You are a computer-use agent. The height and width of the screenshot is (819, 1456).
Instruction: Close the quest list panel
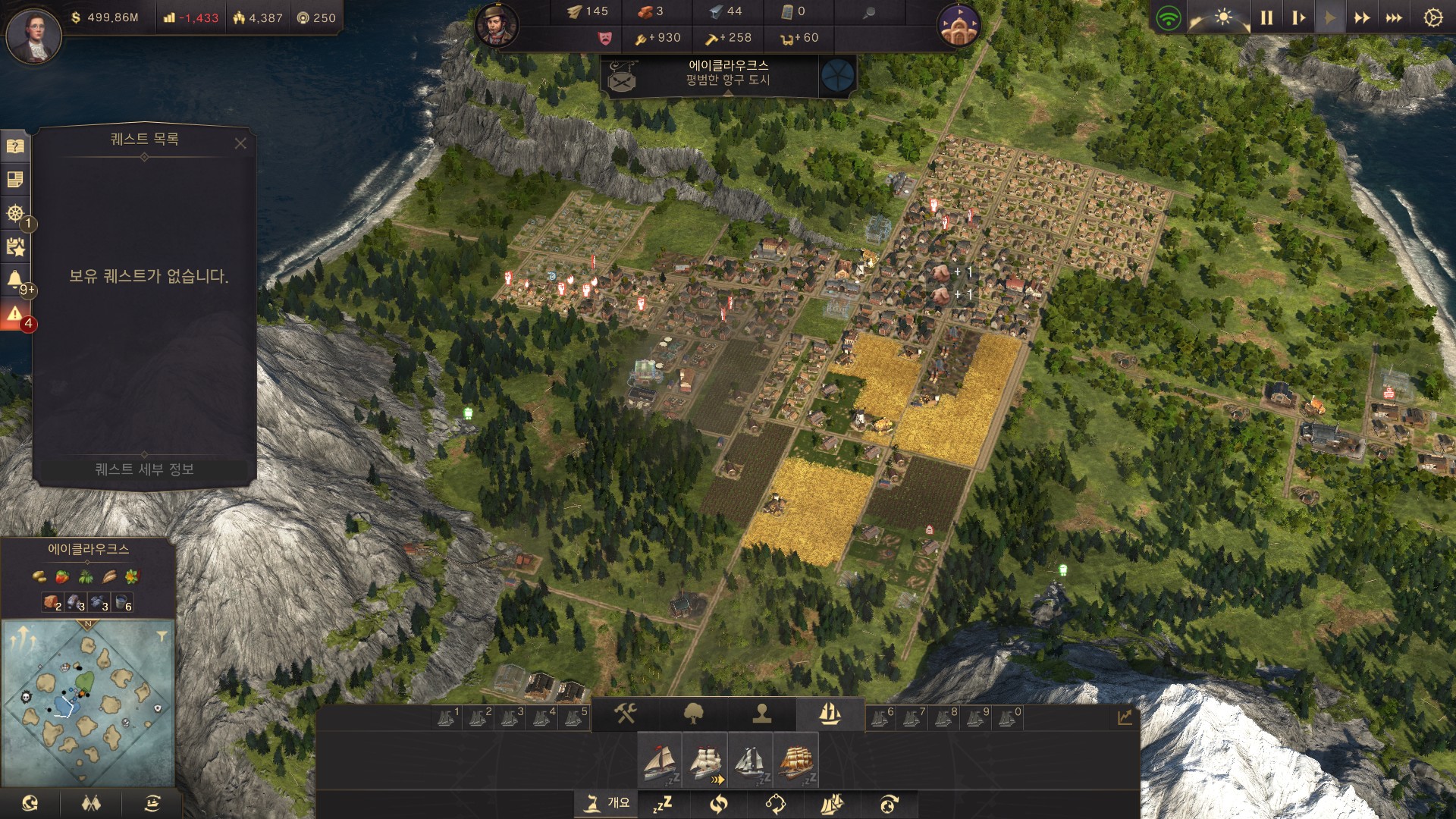[x=240, y=143]
